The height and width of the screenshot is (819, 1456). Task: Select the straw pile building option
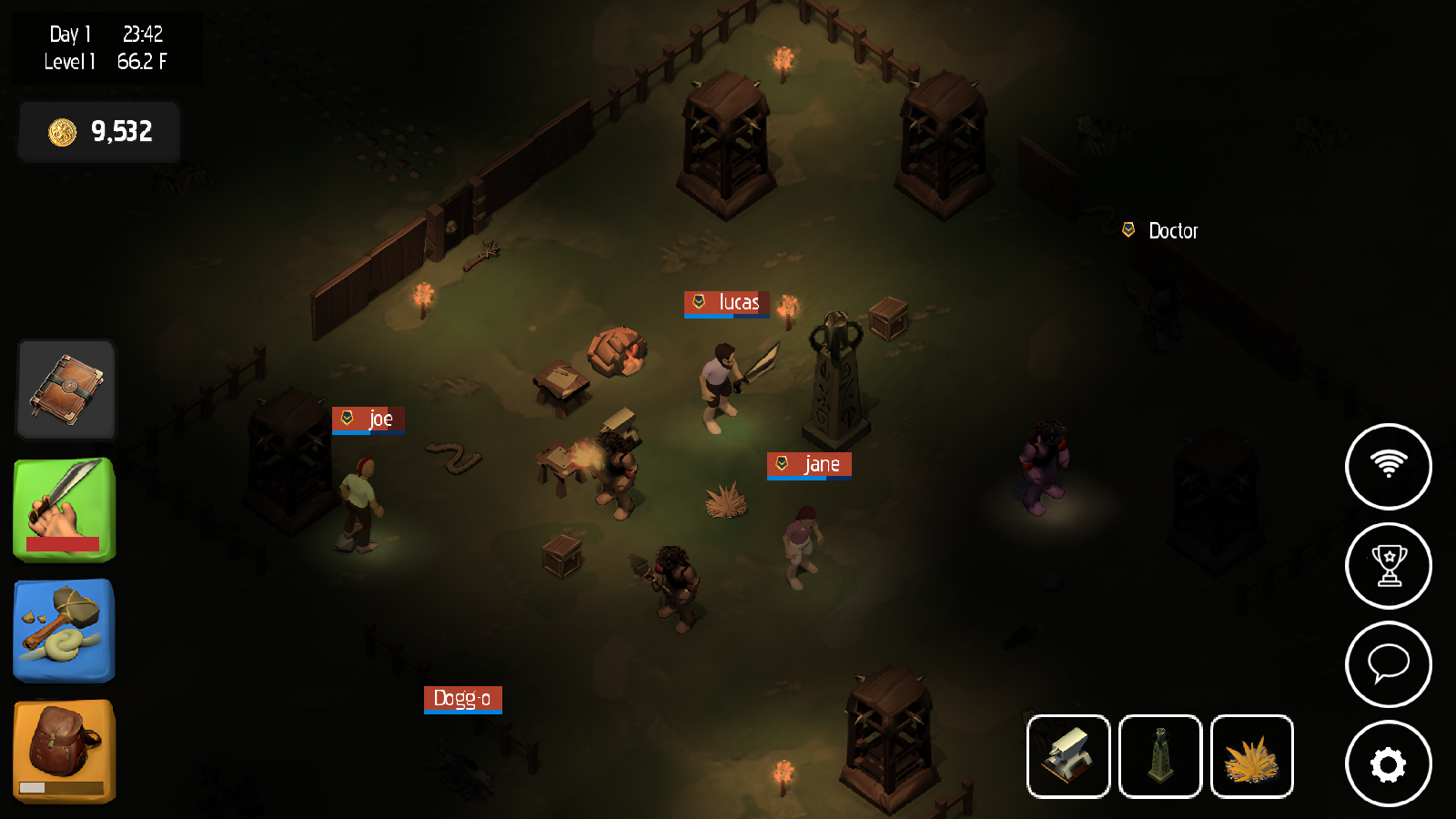click(1252, 756)
